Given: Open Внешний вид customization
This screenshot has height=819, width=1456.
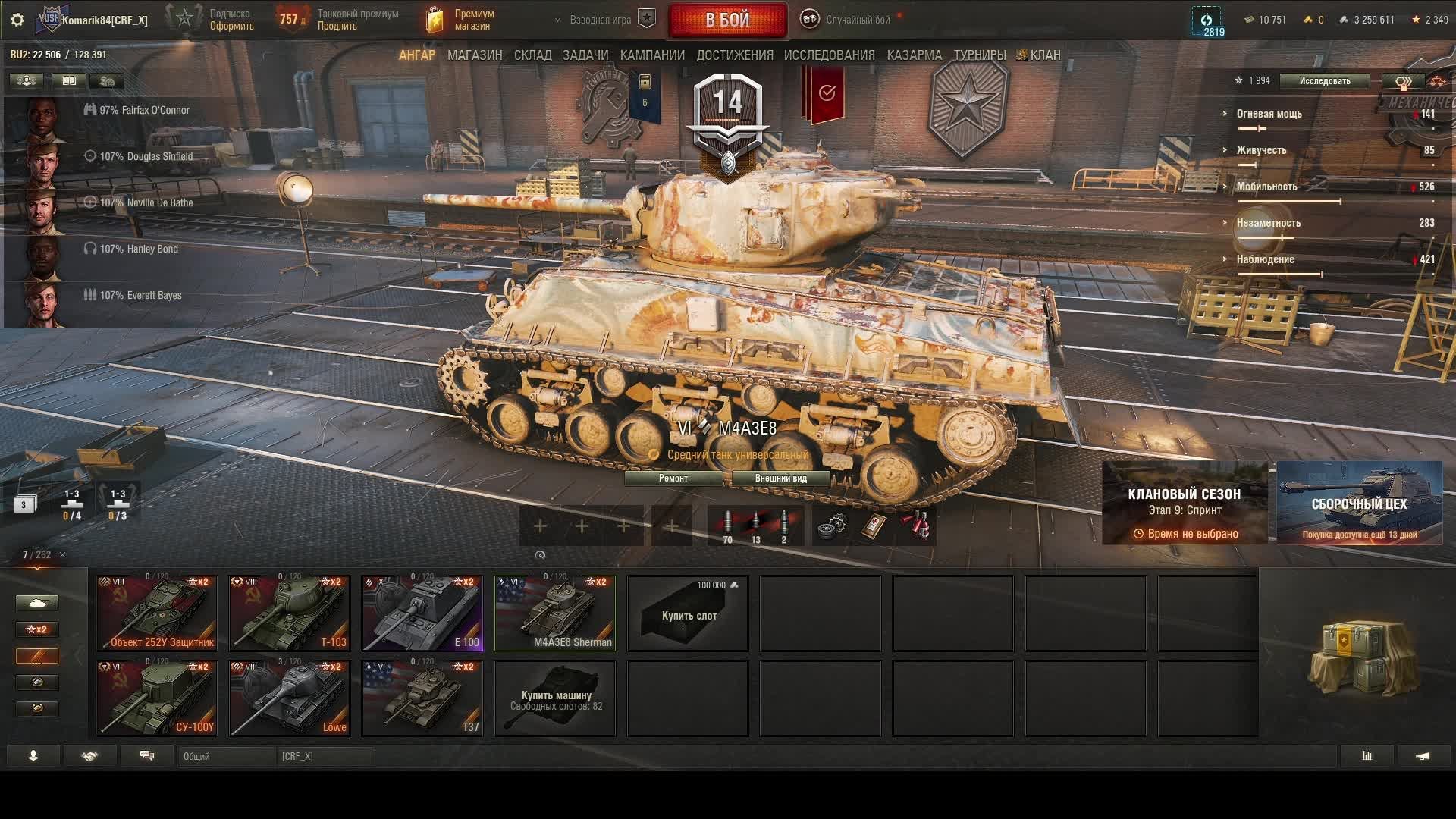Looking at the screenshot, I should [x=780, y=479].
